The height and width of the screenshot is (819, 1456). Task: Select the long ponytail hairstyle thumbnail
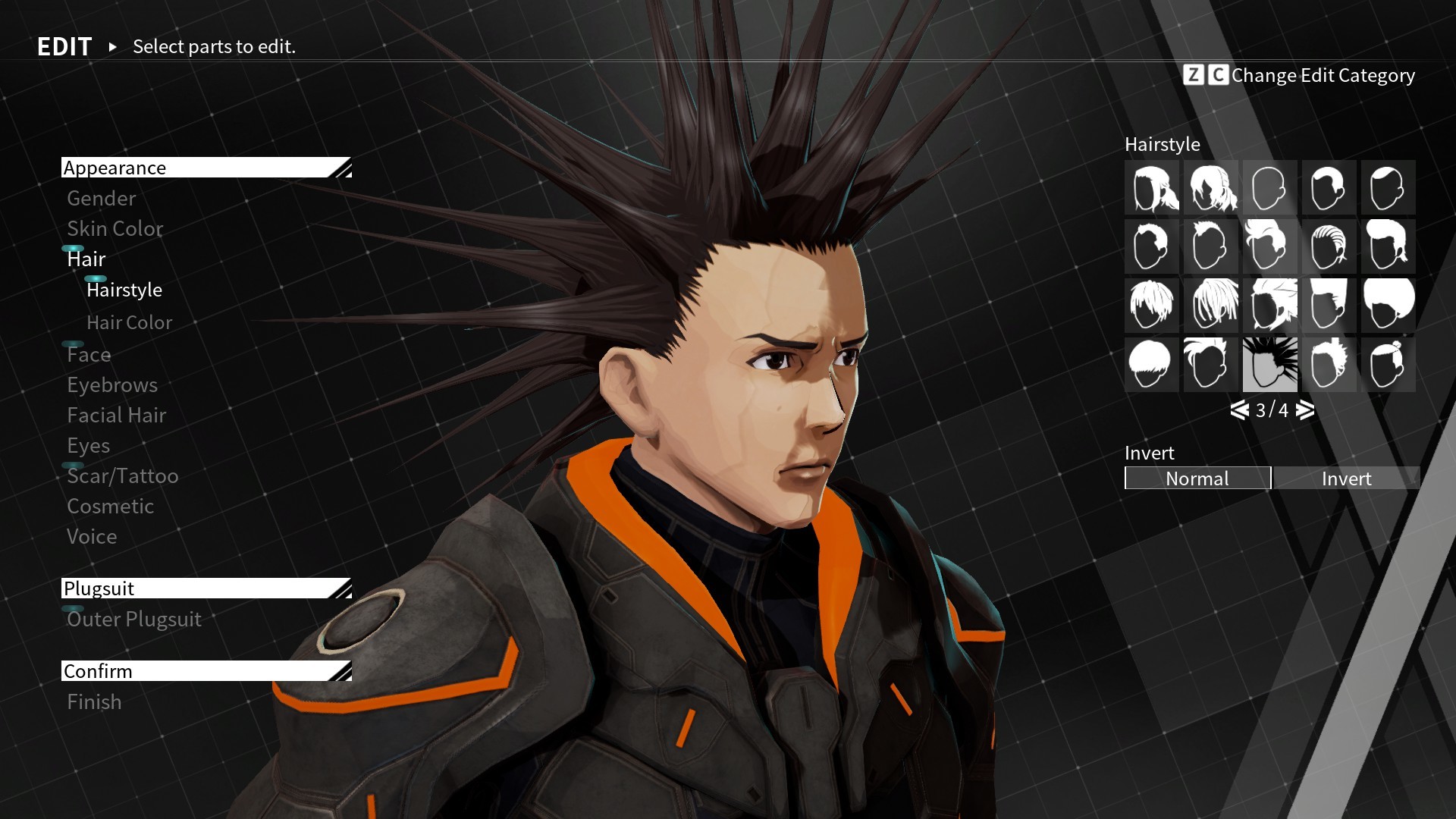tap(1151, 187)
